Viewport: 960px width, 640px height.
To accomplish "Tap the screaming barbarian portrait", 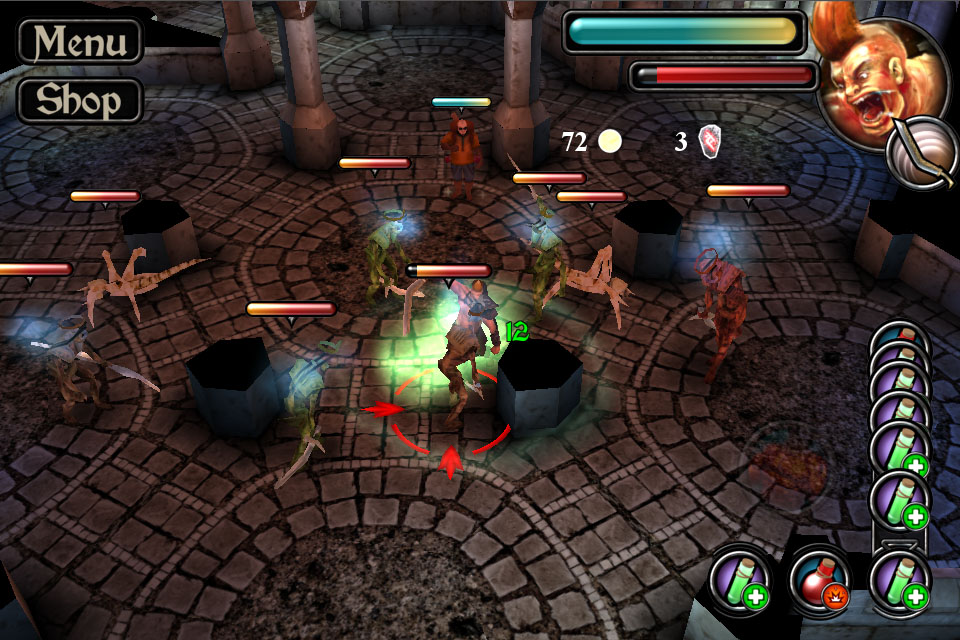I will pos(868,82).
